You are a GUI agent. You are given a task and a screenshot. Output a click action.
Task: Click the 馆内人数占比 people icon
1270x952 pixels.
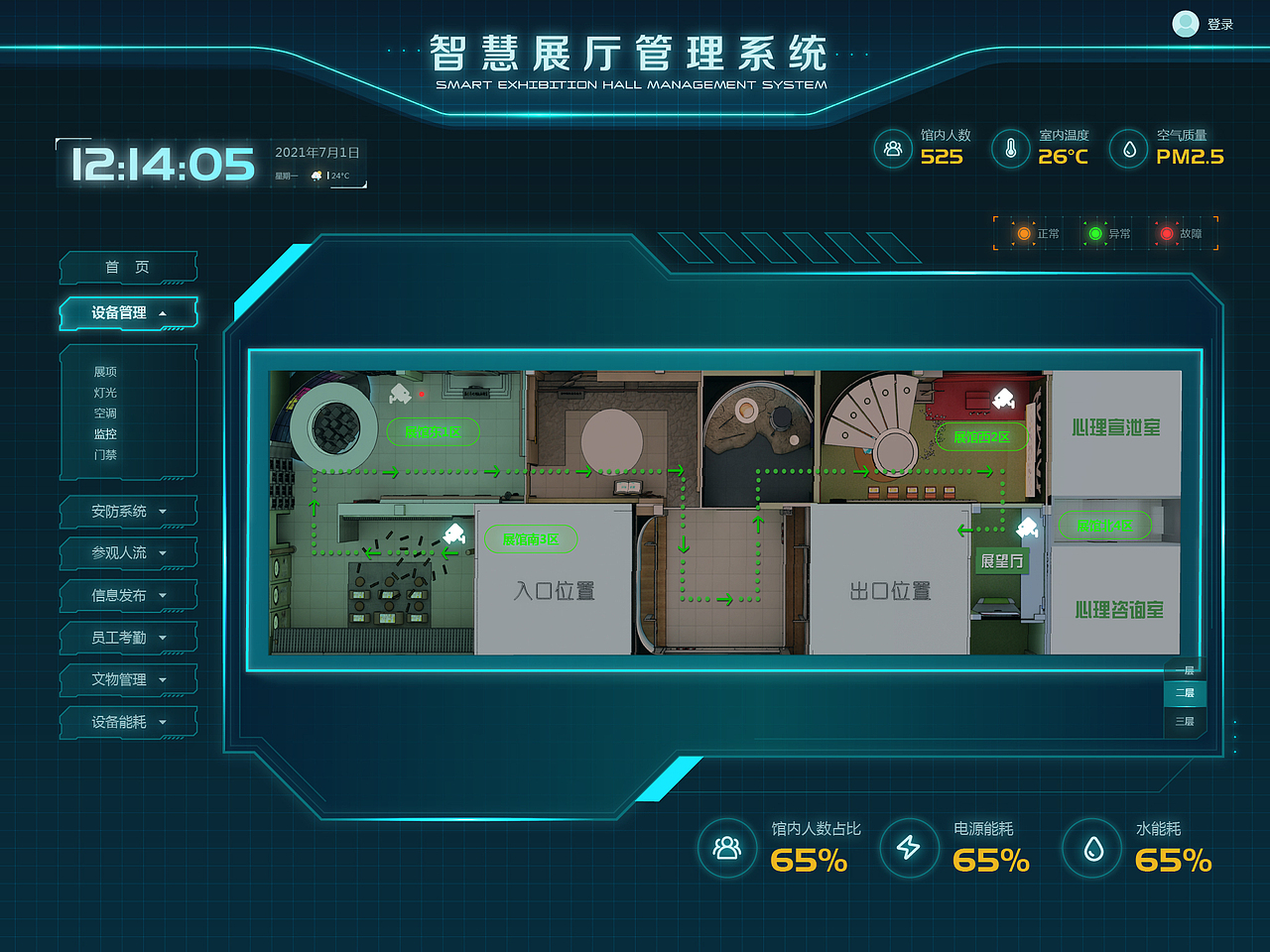(x=728, y=849)
